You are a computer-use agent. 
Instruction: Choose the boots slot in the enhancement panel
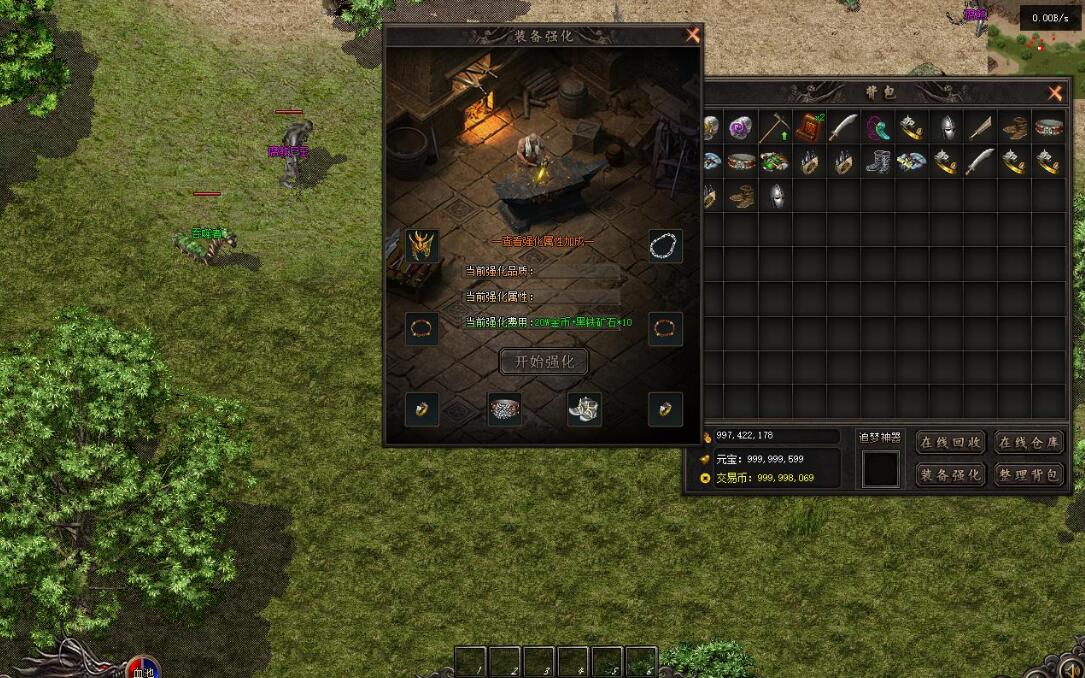(584, 409)
